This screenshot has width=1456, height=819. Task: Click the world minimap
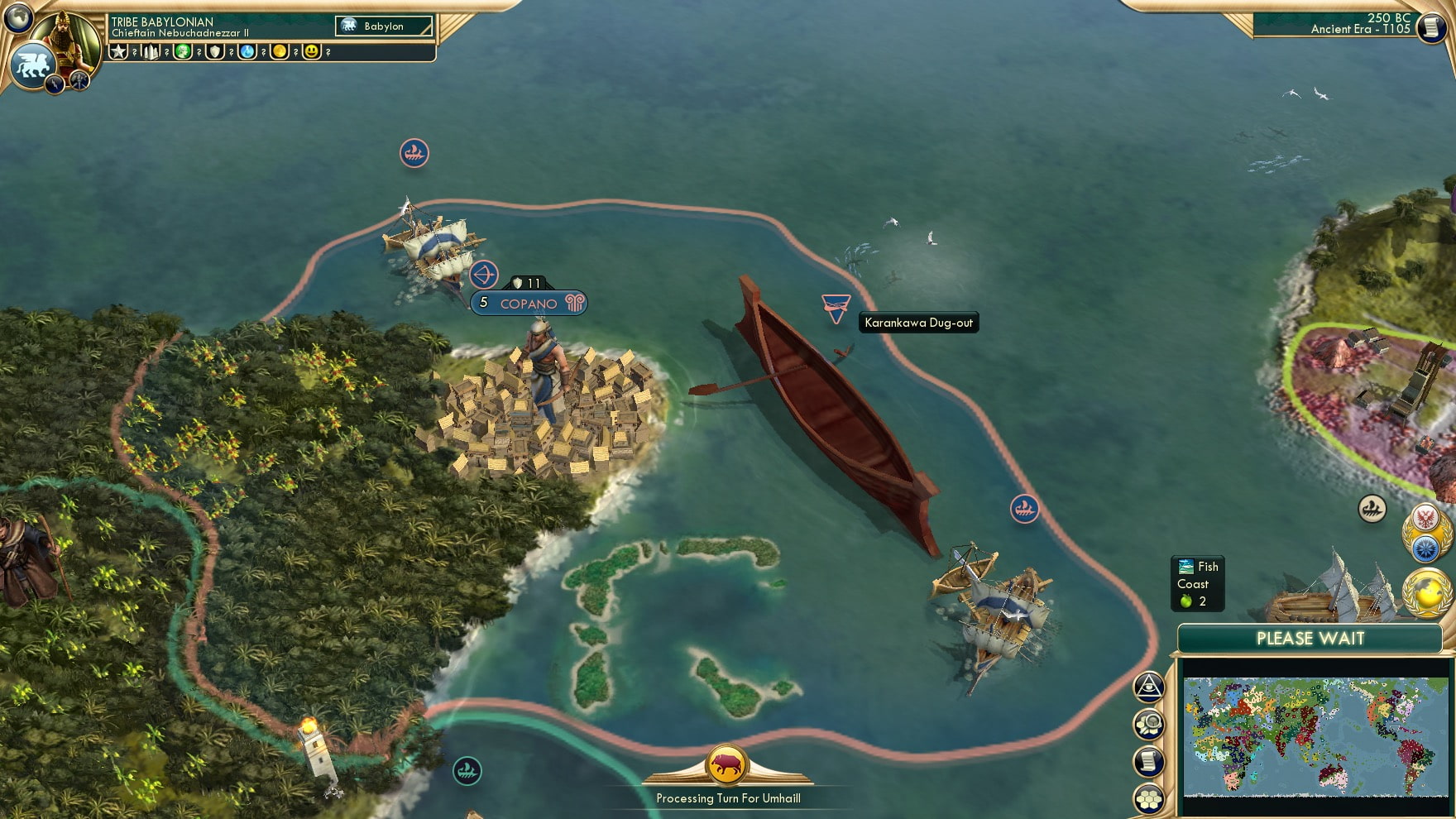(x=1315, y=736)
